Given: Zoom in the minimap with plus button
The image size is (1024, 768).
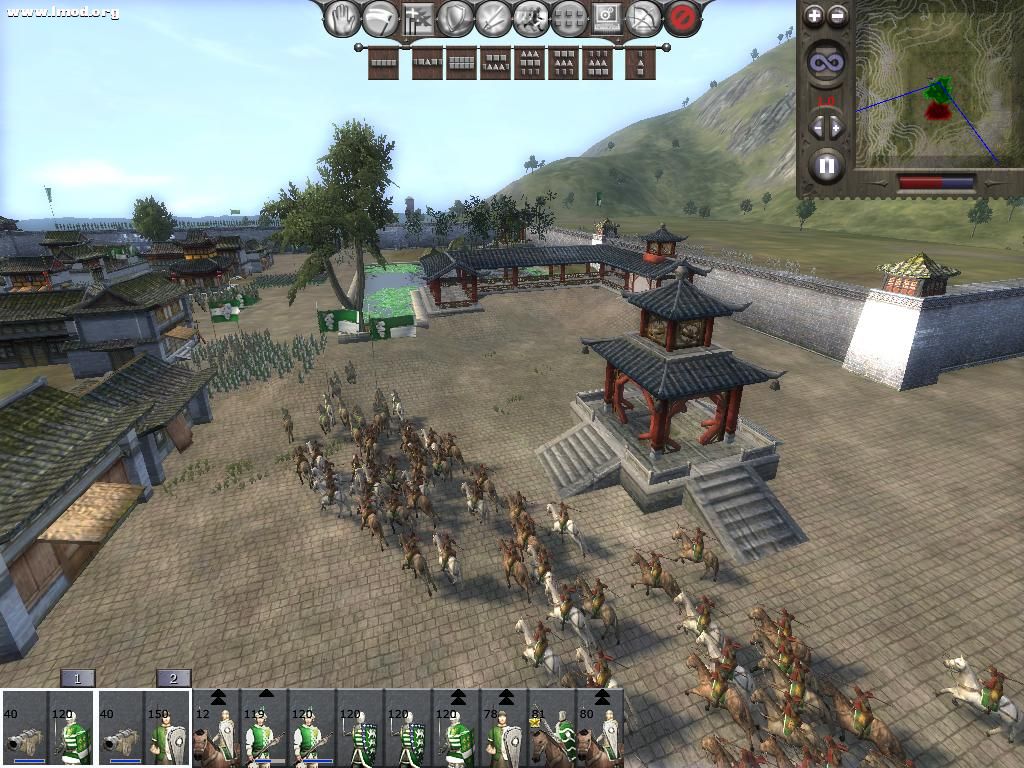Looking at the screenshot, I should coord(814,15).
